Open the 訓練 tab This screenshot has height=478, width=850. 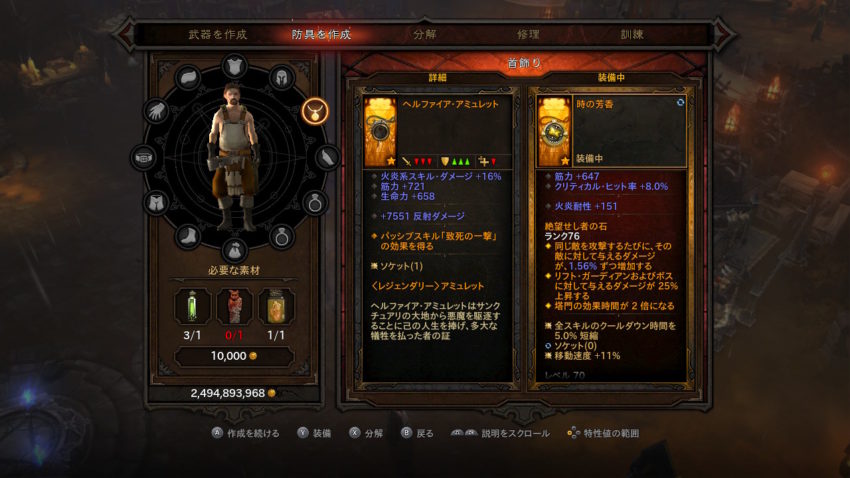tap(630, 34)
